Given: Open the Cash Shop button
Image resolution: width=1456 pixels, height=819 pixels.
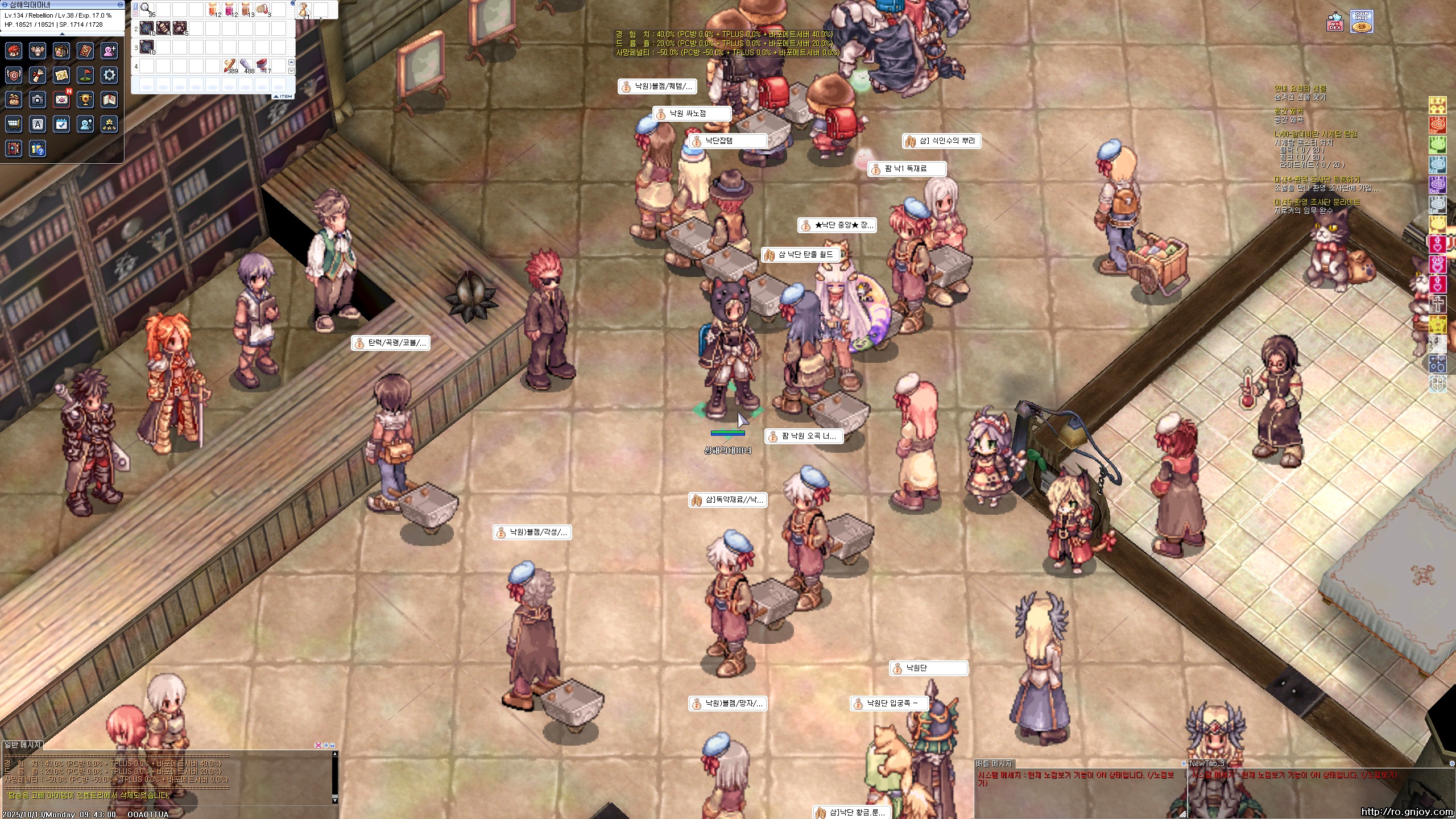Looking at the screenshot, I should (x=1362, y=22).
